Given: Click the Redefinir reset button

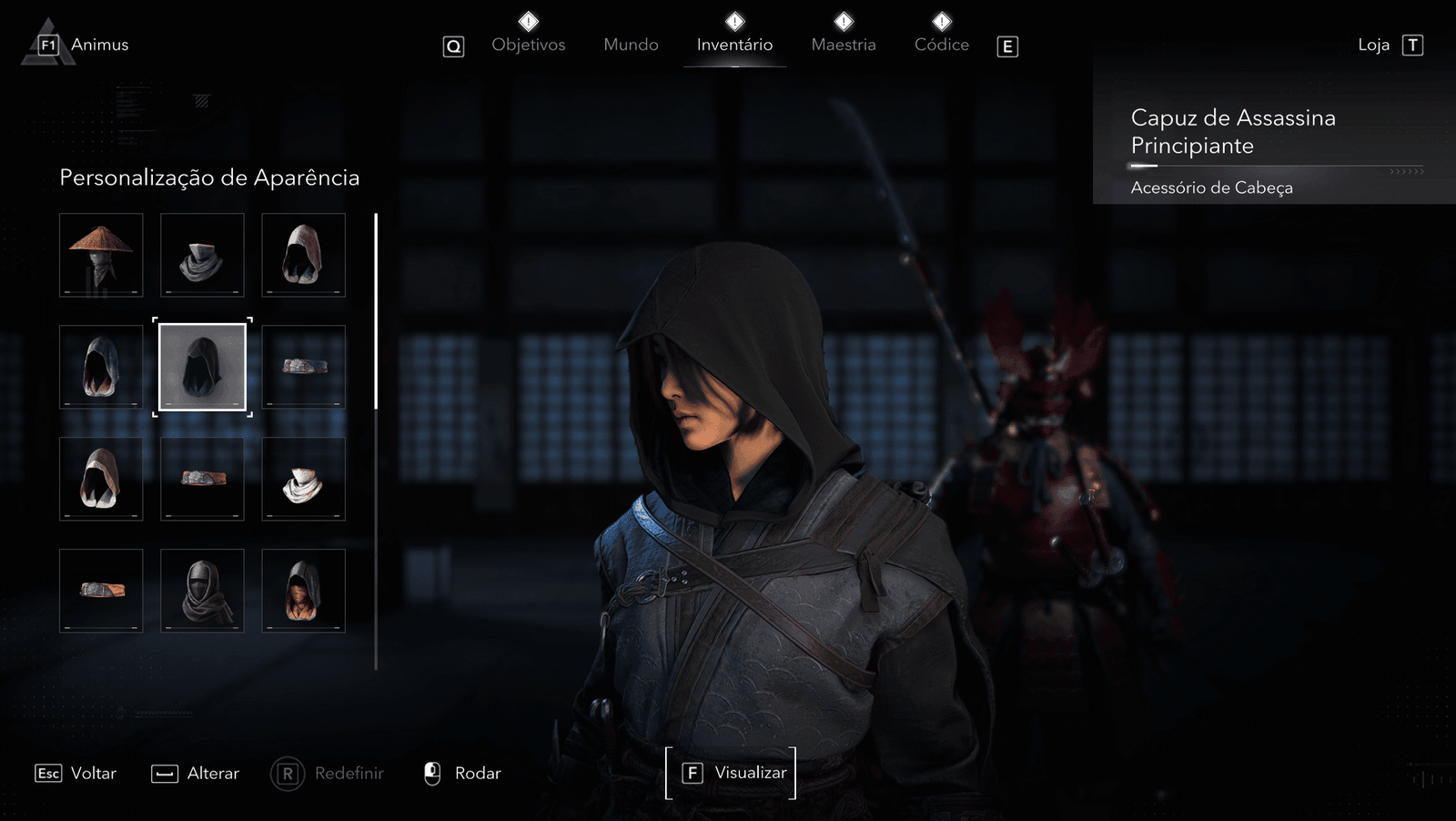Looking at the screenshot, I should click(x=329, y=773).
